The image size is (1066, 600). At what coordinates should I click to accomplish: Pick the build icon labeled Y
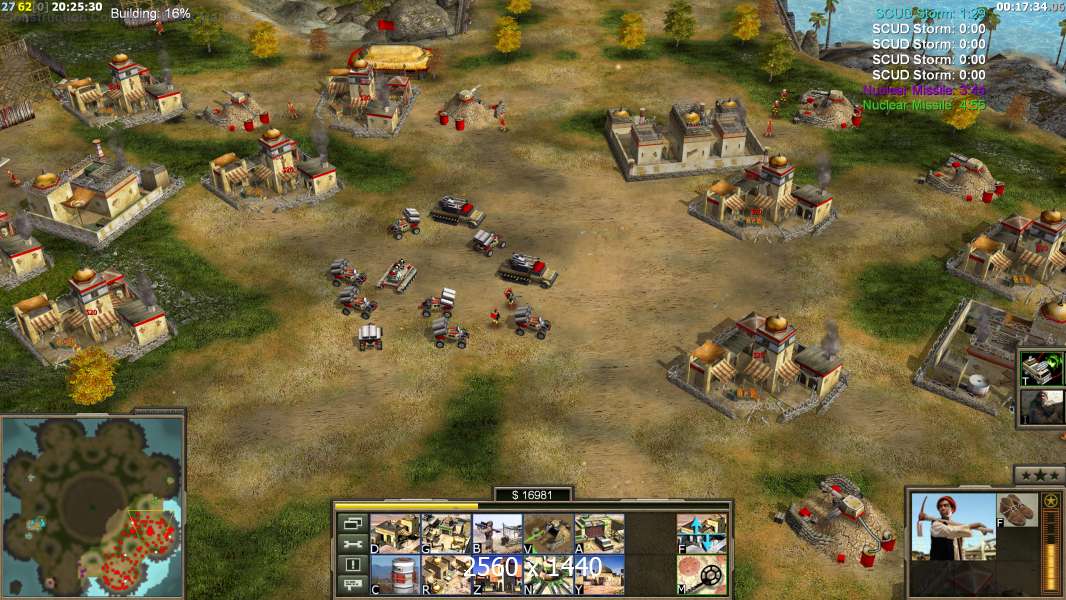pos(599,574)
